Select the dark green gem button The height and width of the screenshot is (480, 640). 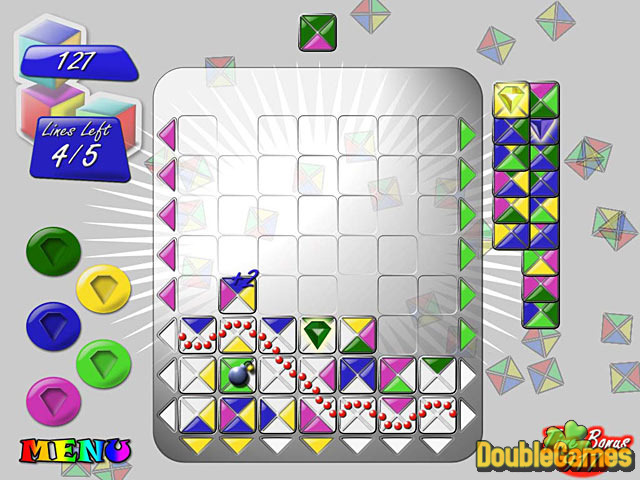[x=47, y=252]
